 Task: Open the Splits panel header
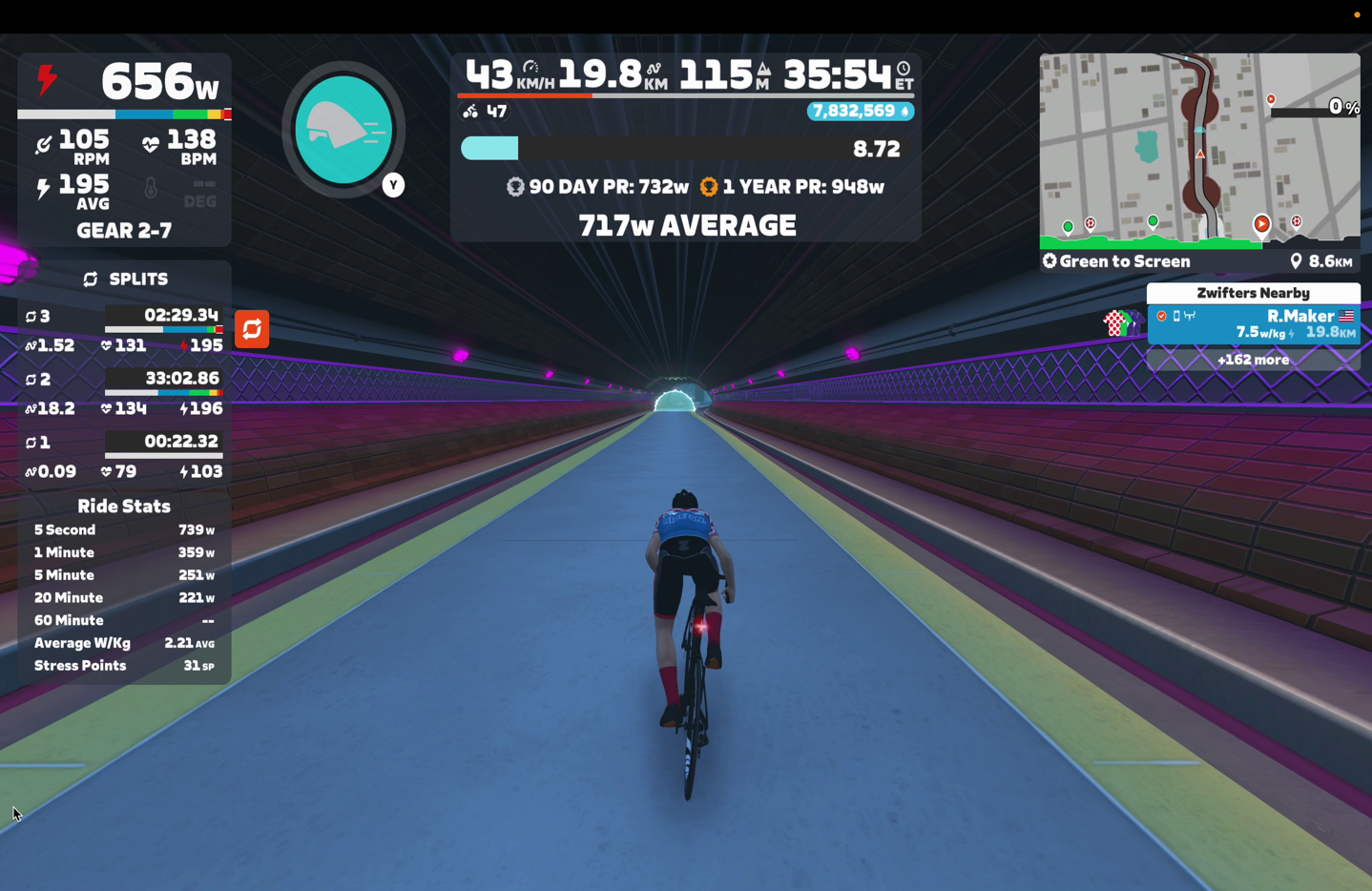pos(125,279)
